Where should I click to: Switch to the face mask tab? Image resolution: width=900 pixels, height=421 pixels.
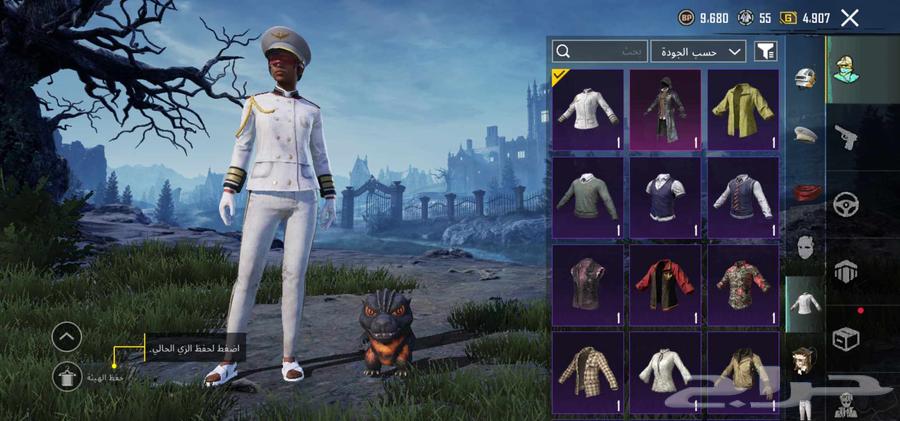point(806,245)
